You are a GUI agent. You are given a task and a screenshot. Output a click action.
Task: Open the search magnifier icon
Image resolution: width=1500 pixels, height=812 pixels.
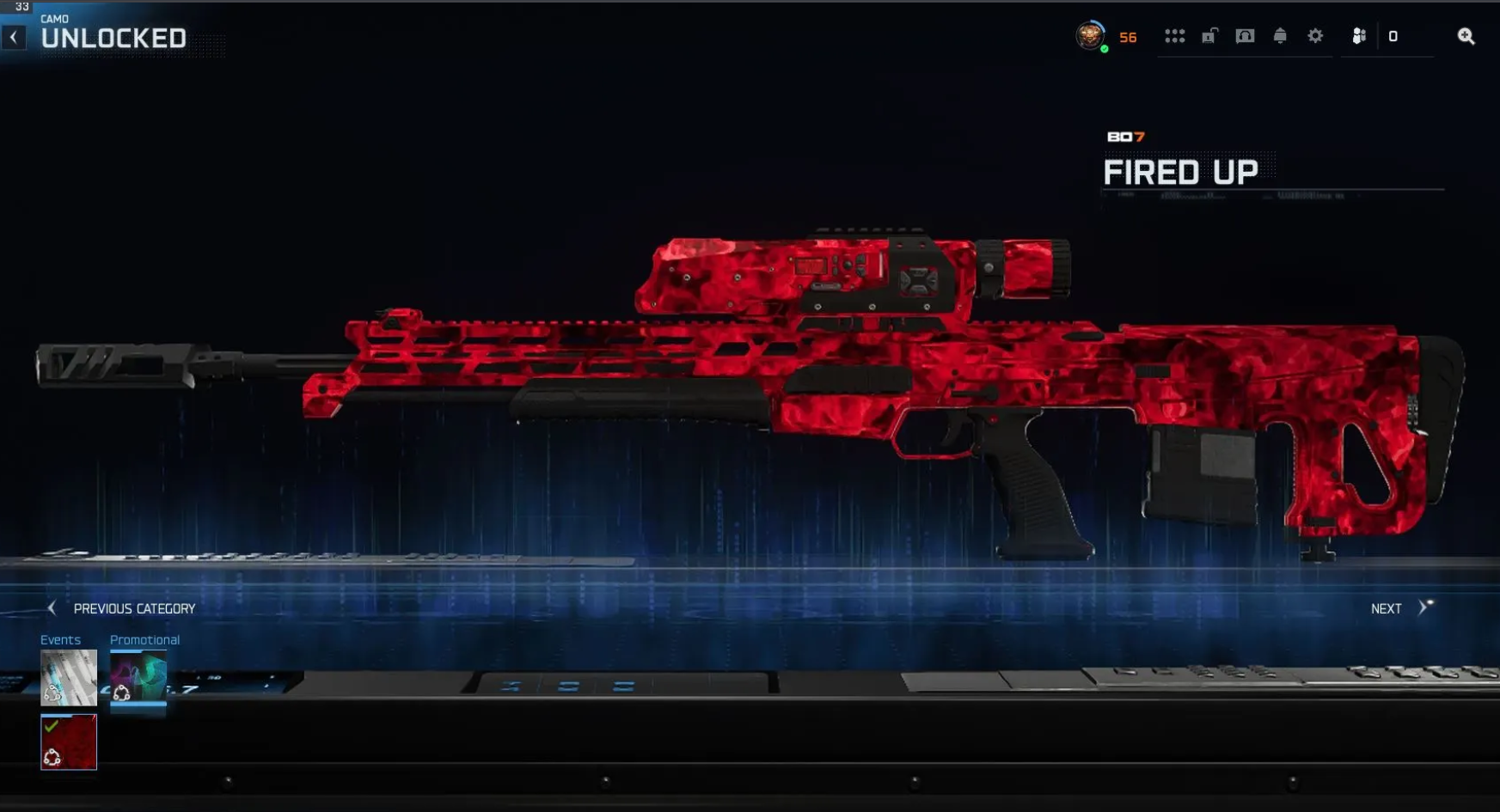click(x=1466, y=36)
